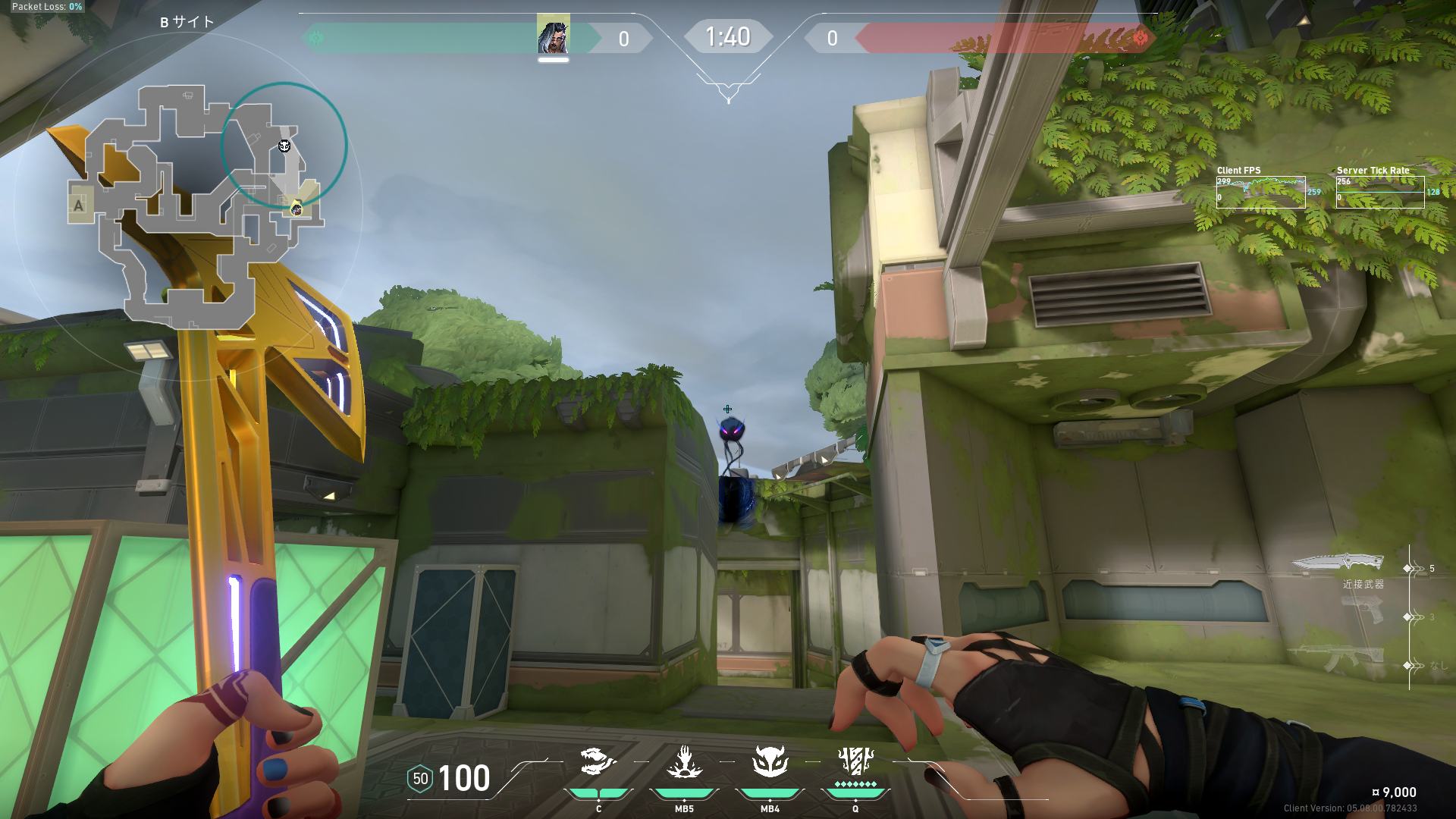Select the melee knife weapon slot
Image resolution: width=1456 pixels, height=819 pixels.
(x=1338, y=563)
